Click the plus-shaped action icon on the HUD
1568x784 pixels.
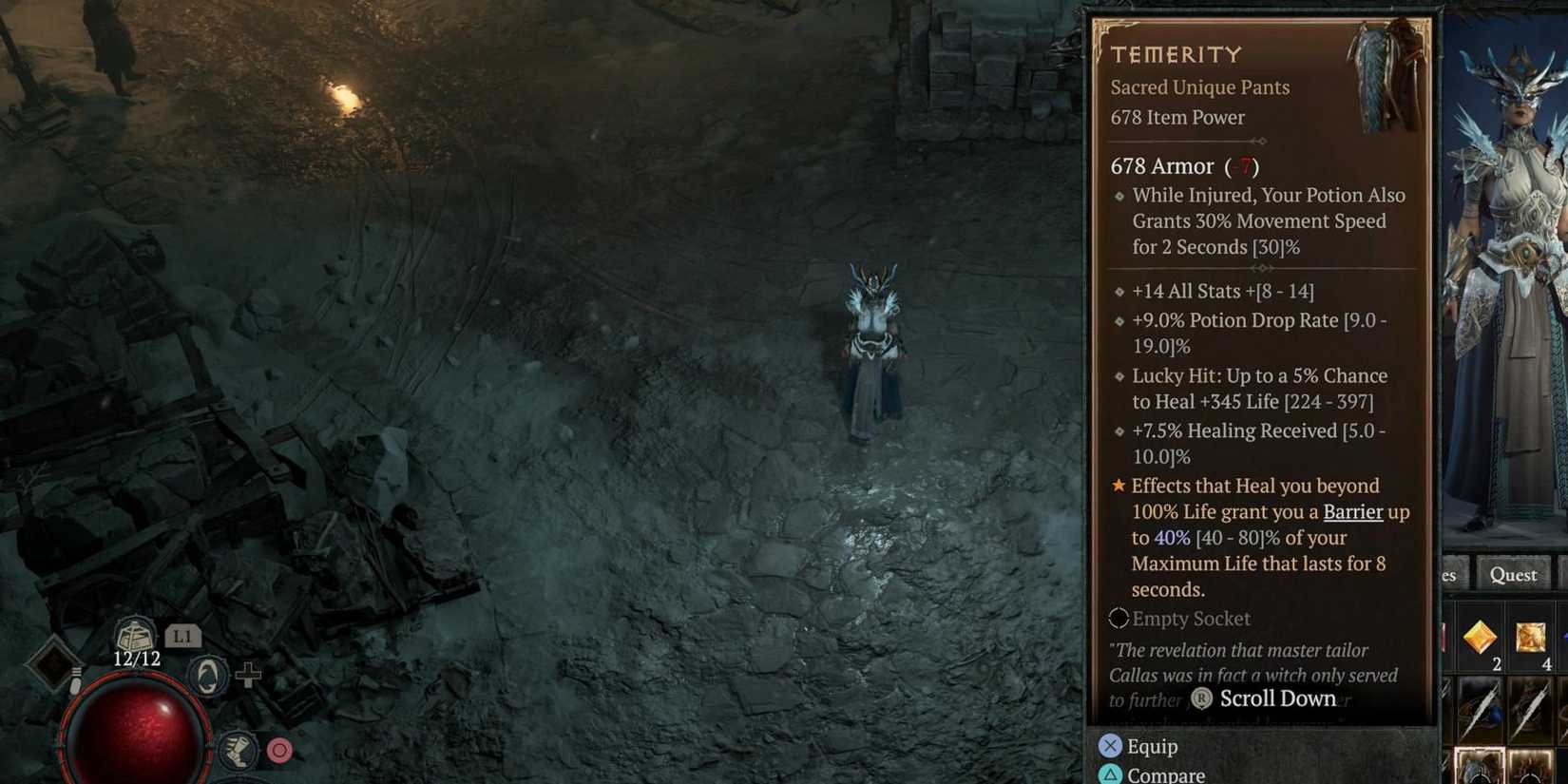(x=248, y=676)
